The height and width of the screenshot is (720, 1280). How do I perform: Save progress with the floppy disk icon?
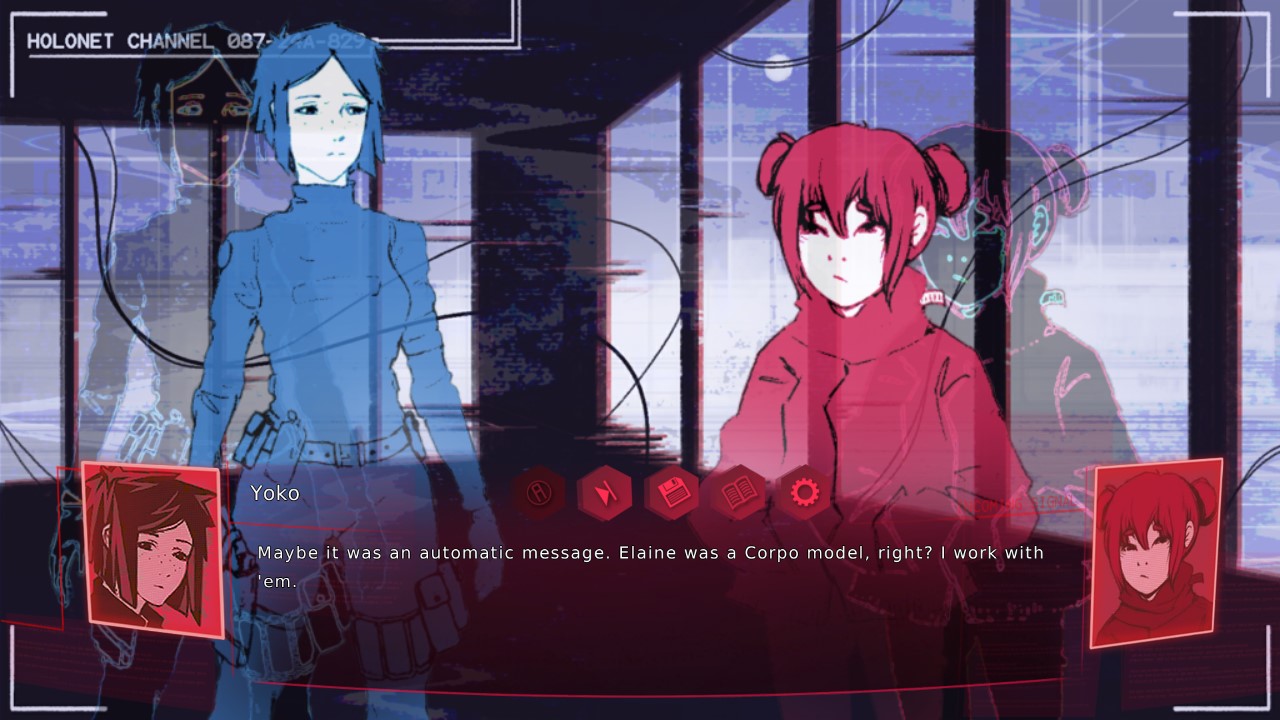coord(674,492)
